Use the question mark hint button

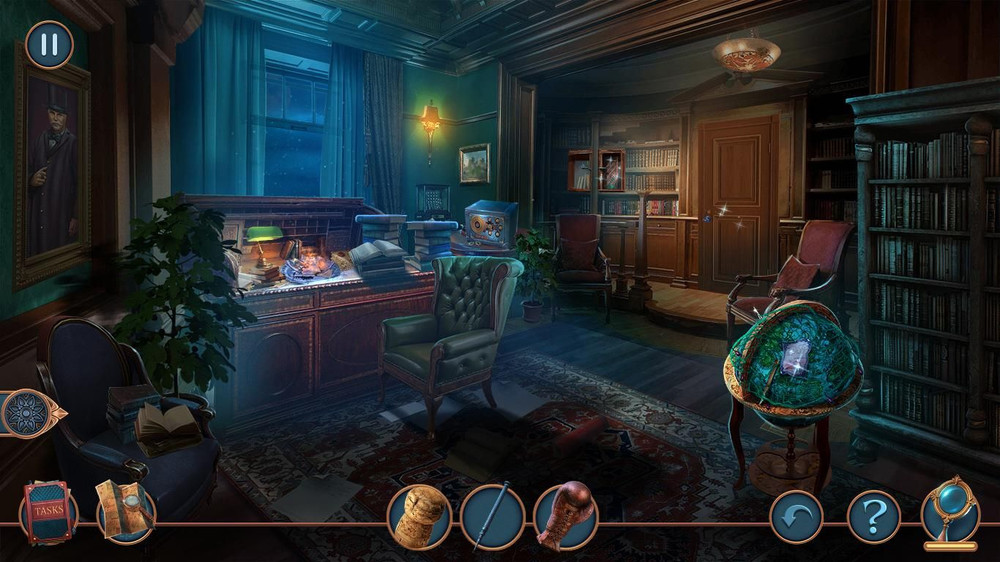click(x=873, y=517)
